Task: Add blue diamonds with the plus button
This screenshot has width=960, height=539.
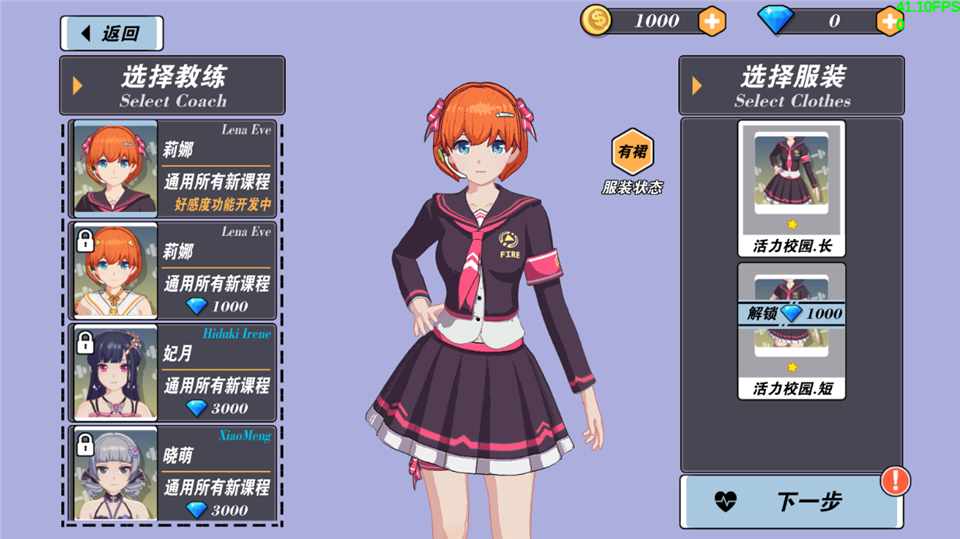Action: (888, 20)
